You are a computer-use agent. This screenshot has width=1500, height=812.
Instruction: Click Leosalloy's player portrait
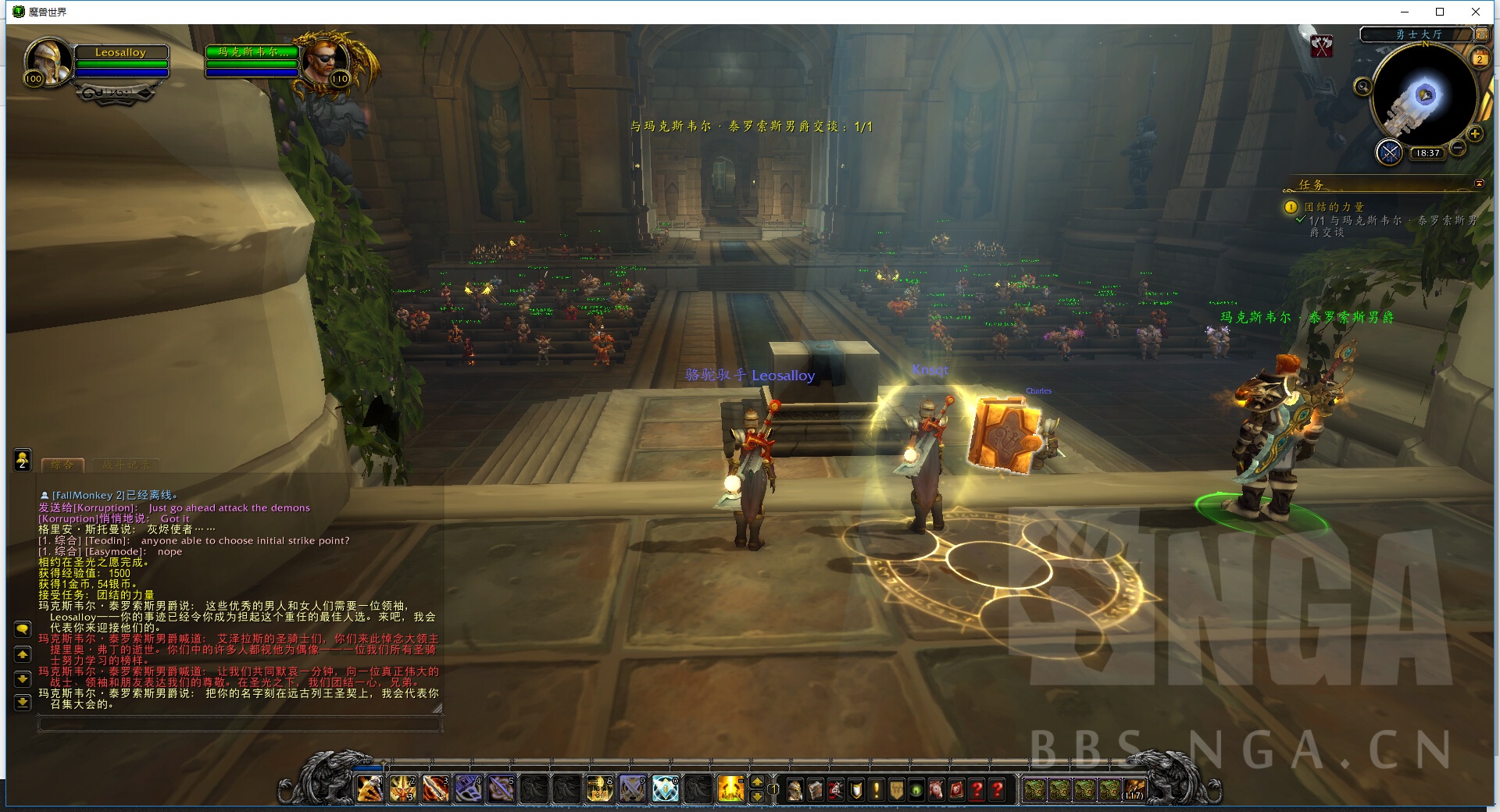[47, 61]
